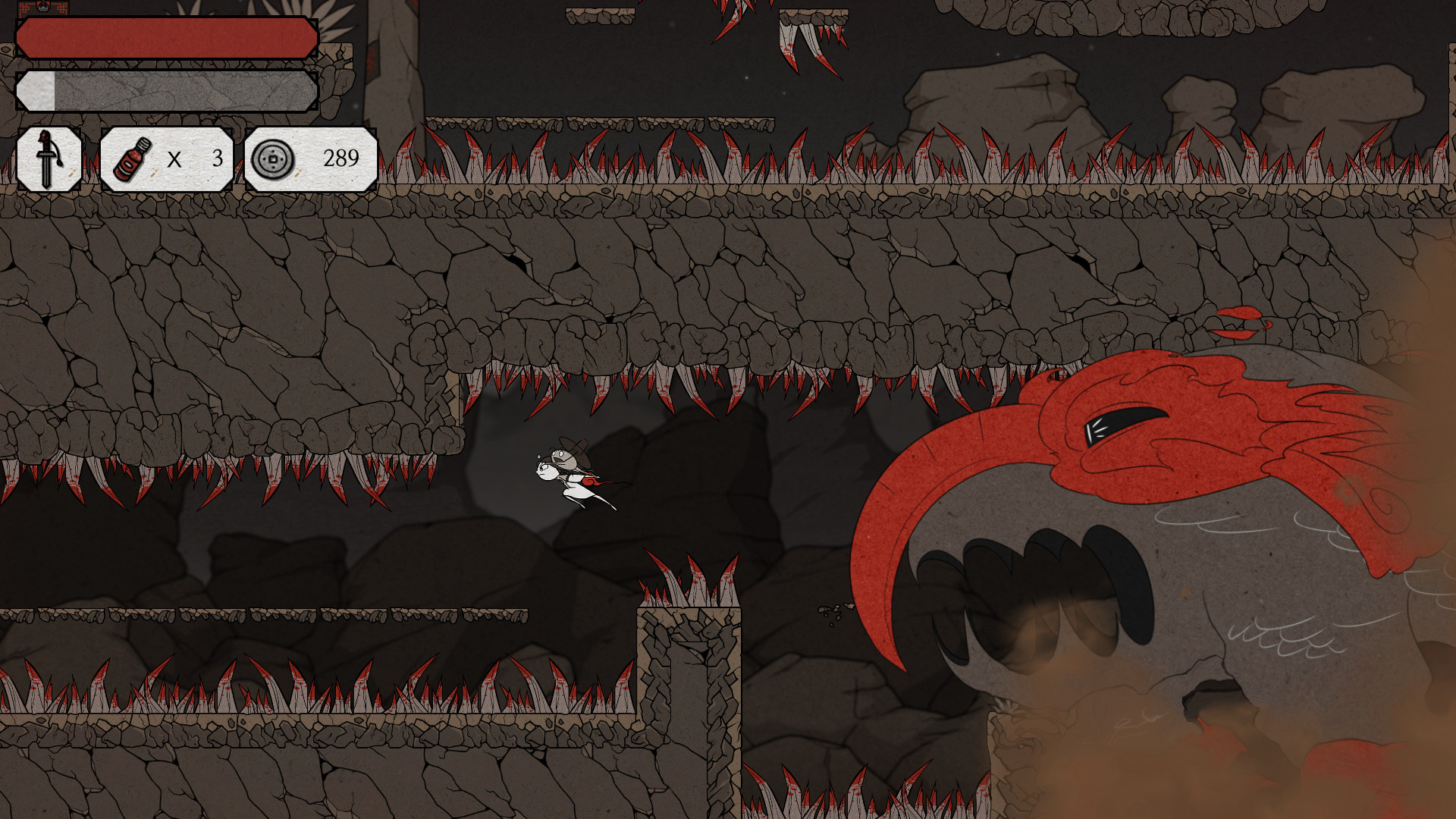Click the X multiplier symbol in the potion slot
The width and height of the screenshot is (1456, 819).
(175, 160)
